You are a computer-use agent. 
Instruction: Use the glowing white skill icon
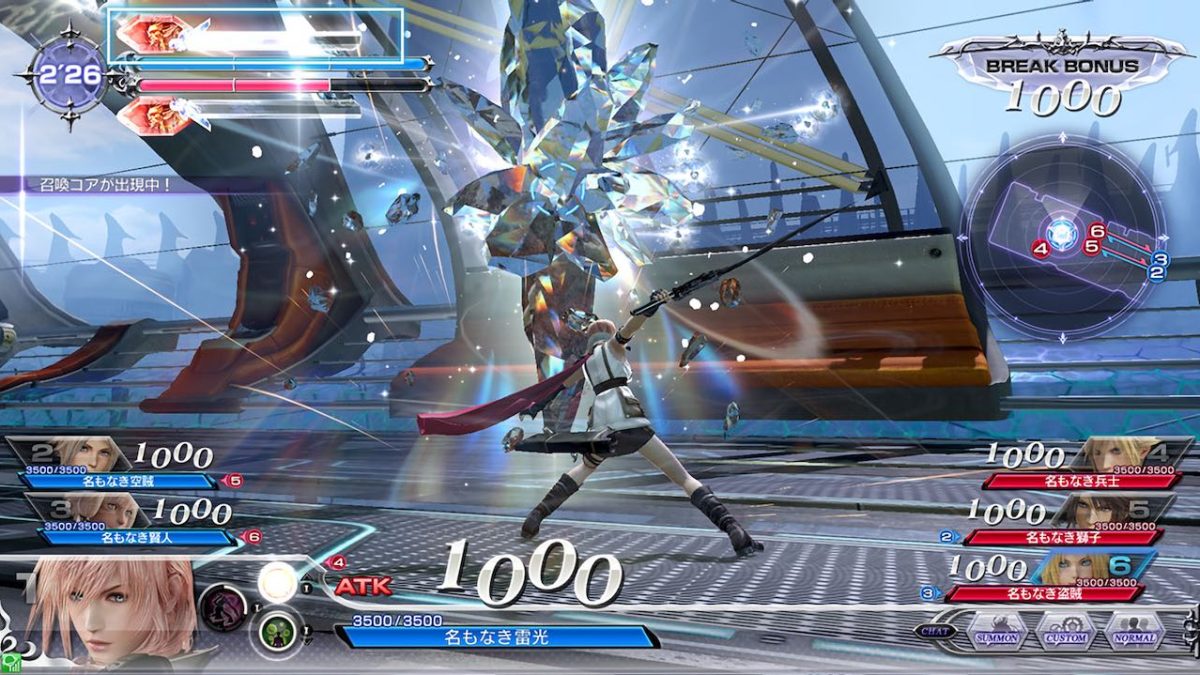click(276, 581)
